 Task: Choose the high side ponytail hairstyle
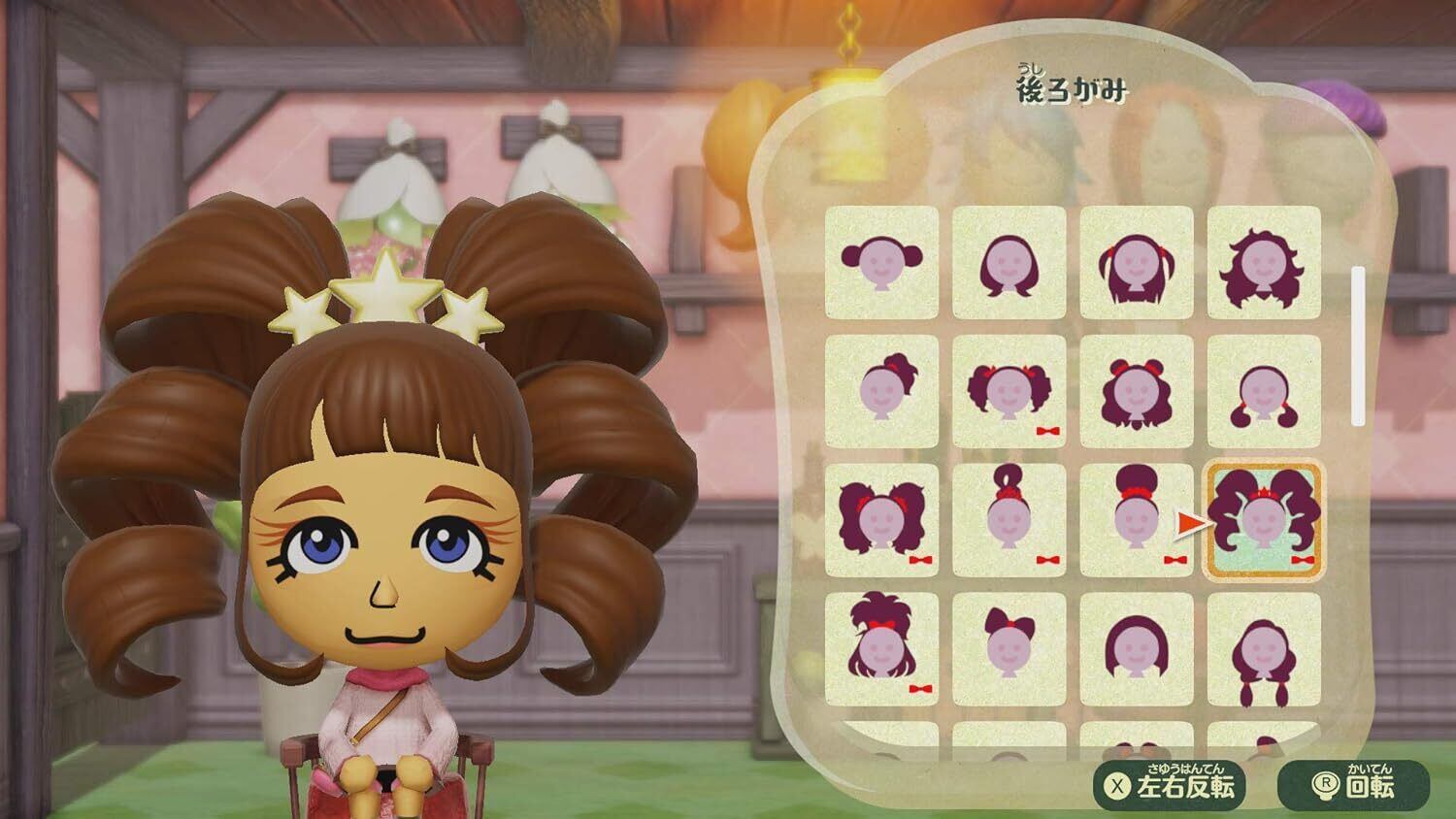tap(881, 391)
